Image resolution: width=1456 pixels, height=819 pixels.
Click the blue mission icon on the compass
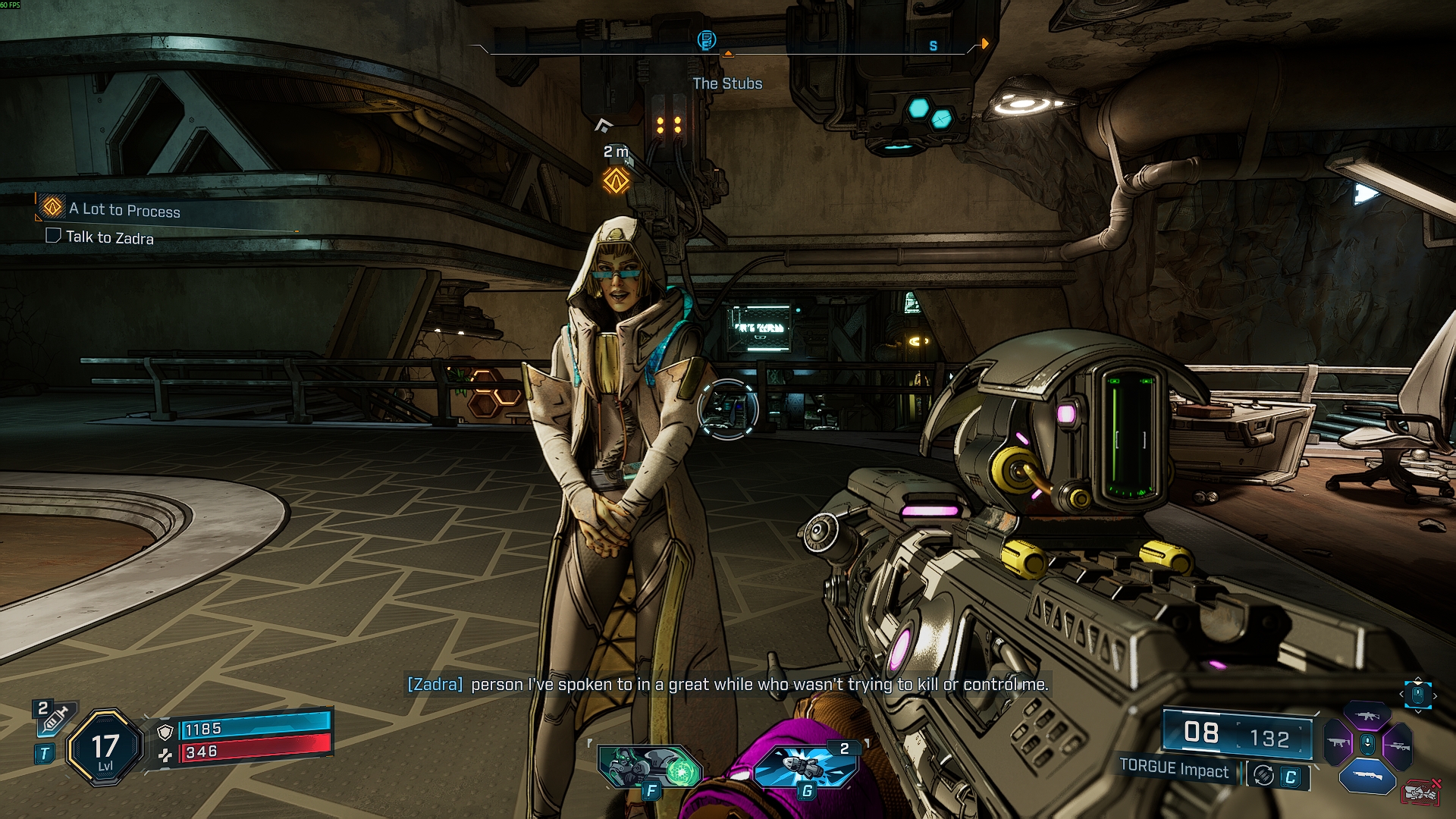coord(706,39)
